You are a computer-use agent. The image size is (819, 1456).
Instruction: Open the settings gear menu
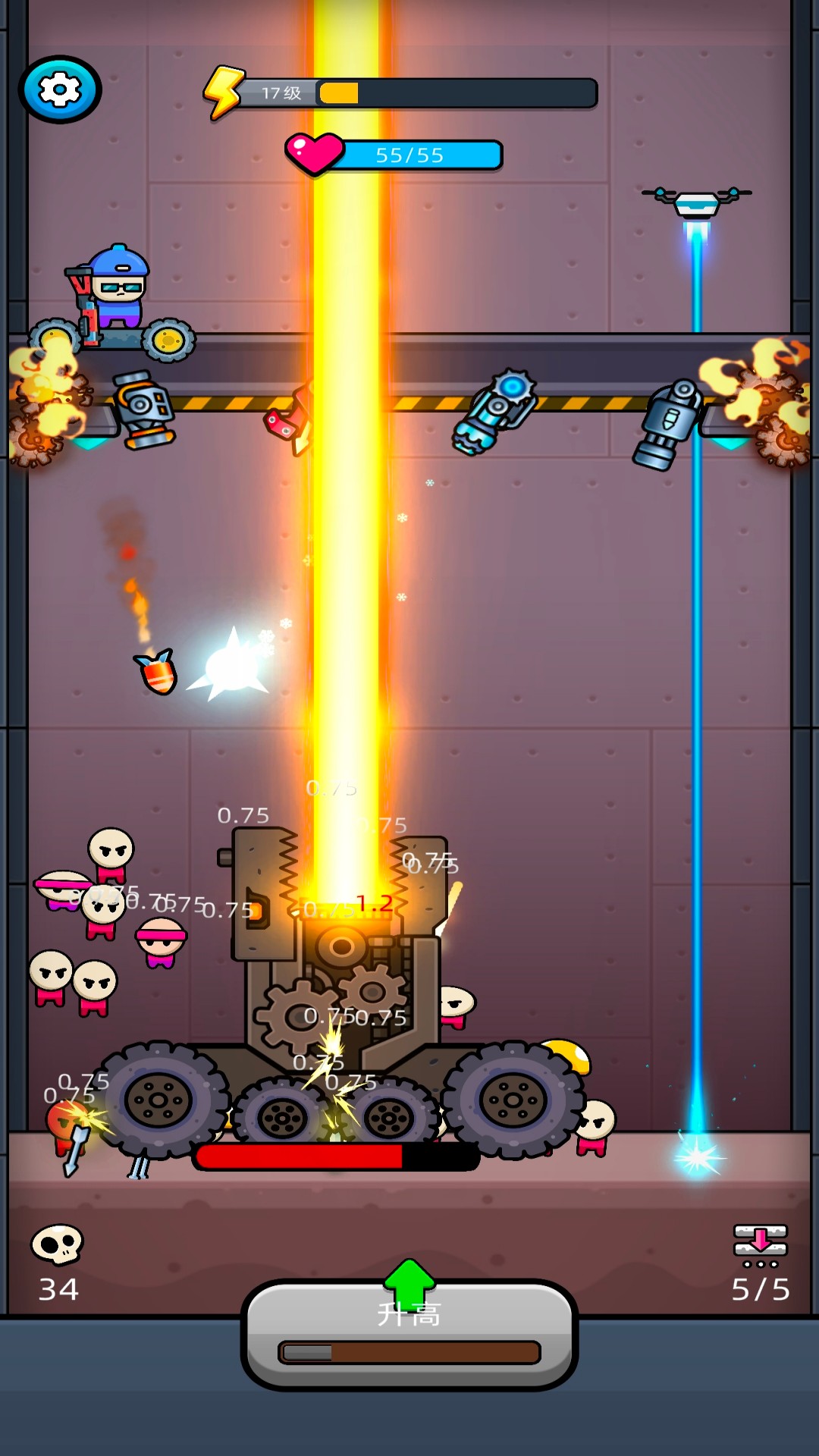[60, 89]
